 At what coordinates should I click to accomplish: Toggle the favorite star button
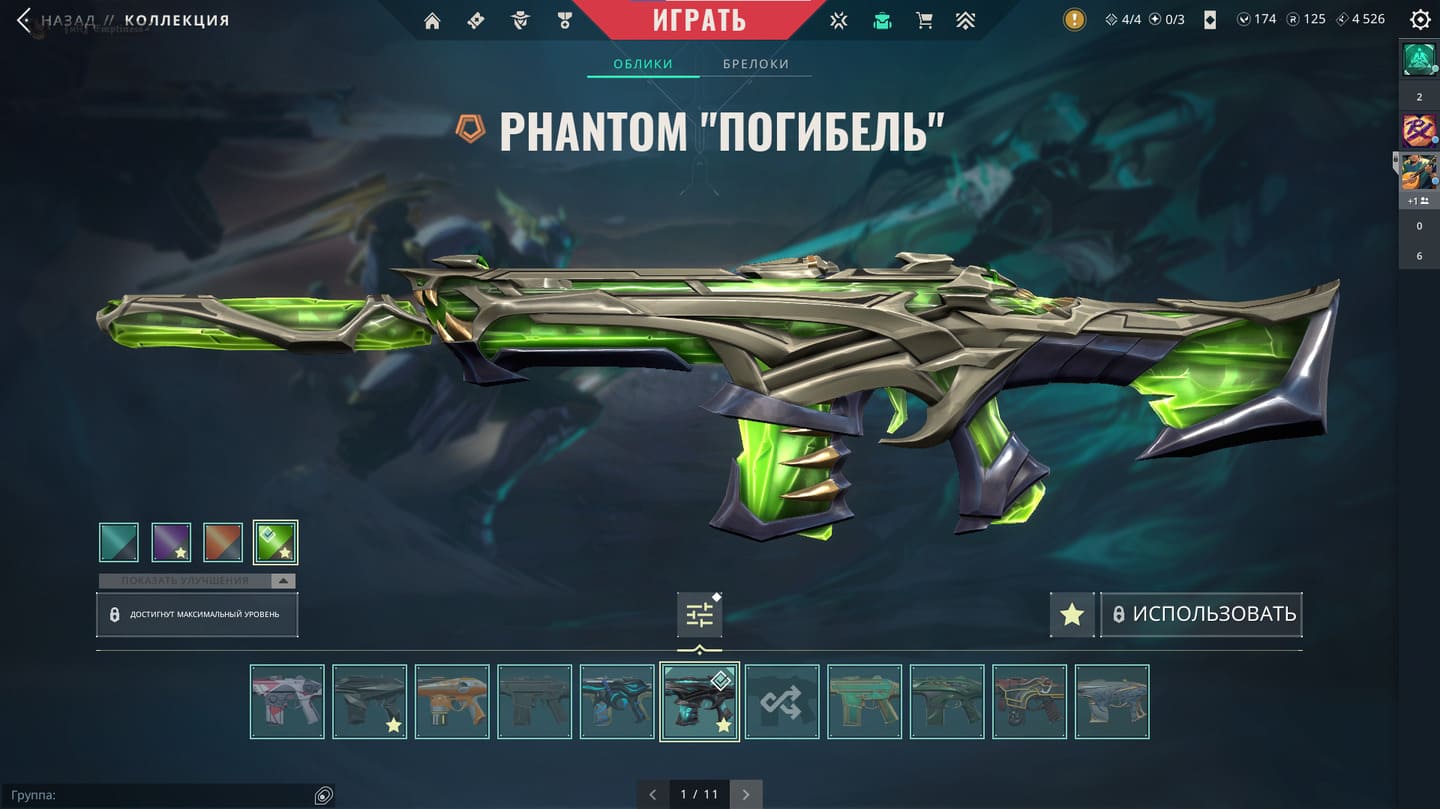1072,614
